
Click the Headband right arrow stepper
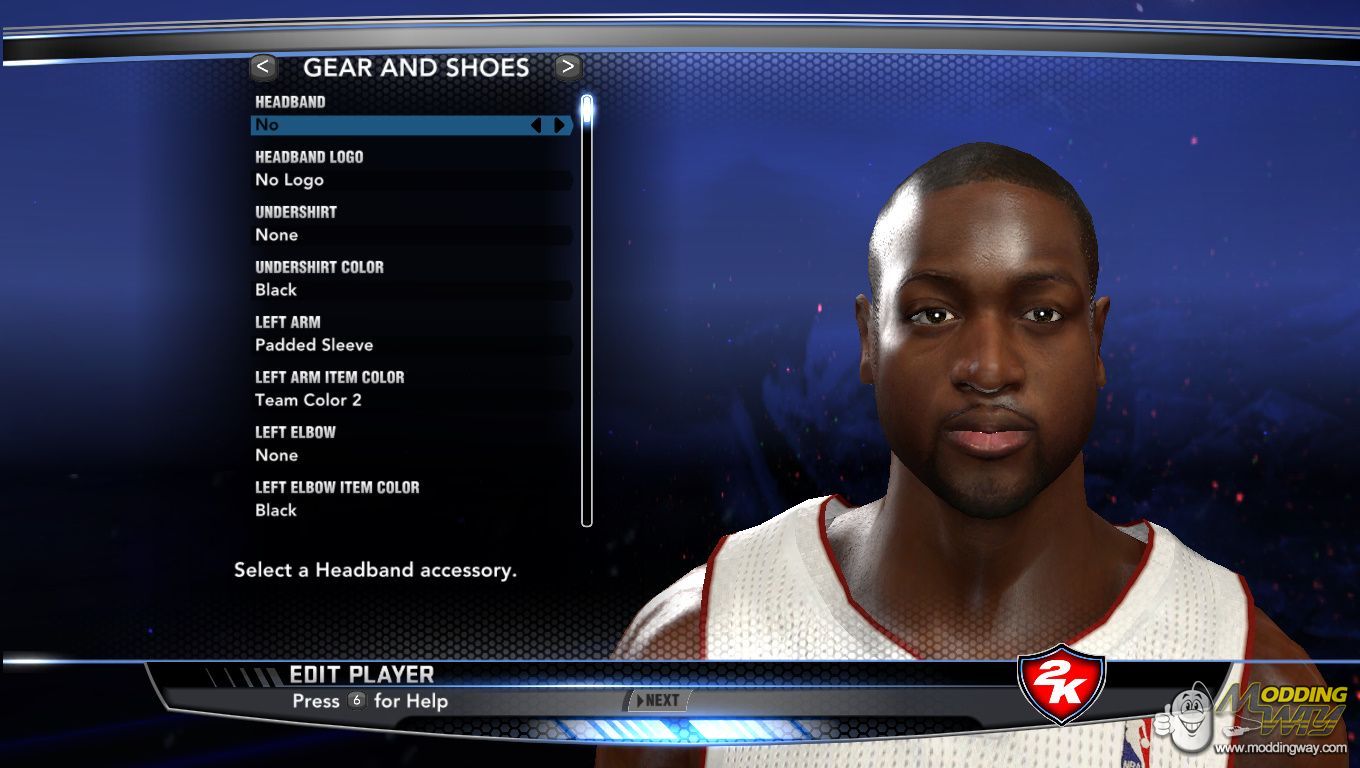[559, 125]
